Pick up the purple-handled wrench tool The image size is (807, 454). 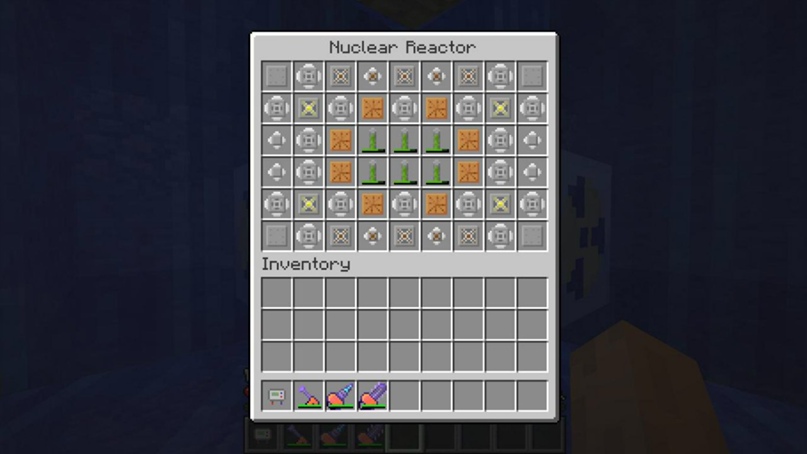click(x=309, y=396)
